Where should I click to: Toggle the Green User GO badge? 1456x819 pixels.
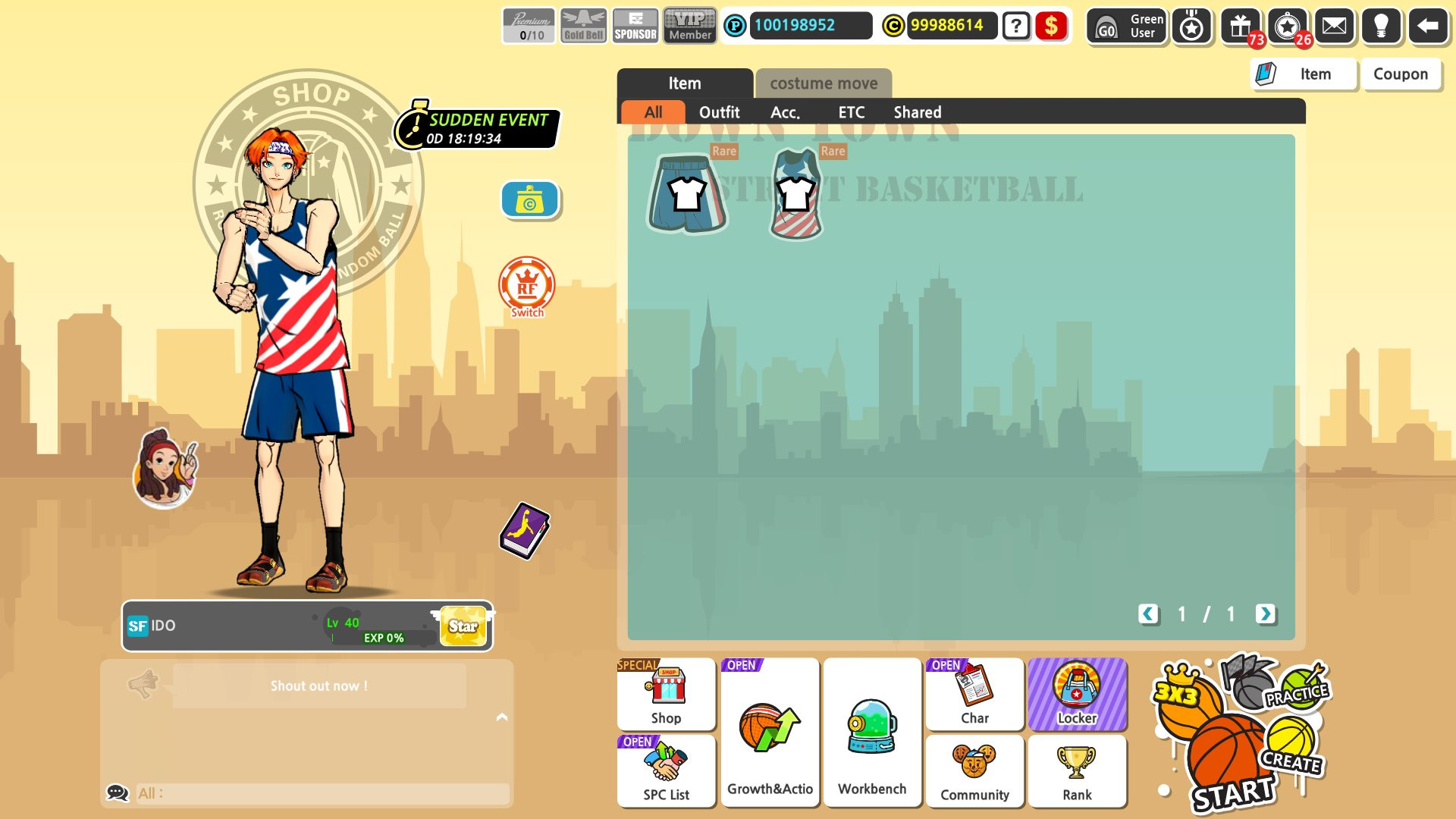click(x=1125, y=26)
